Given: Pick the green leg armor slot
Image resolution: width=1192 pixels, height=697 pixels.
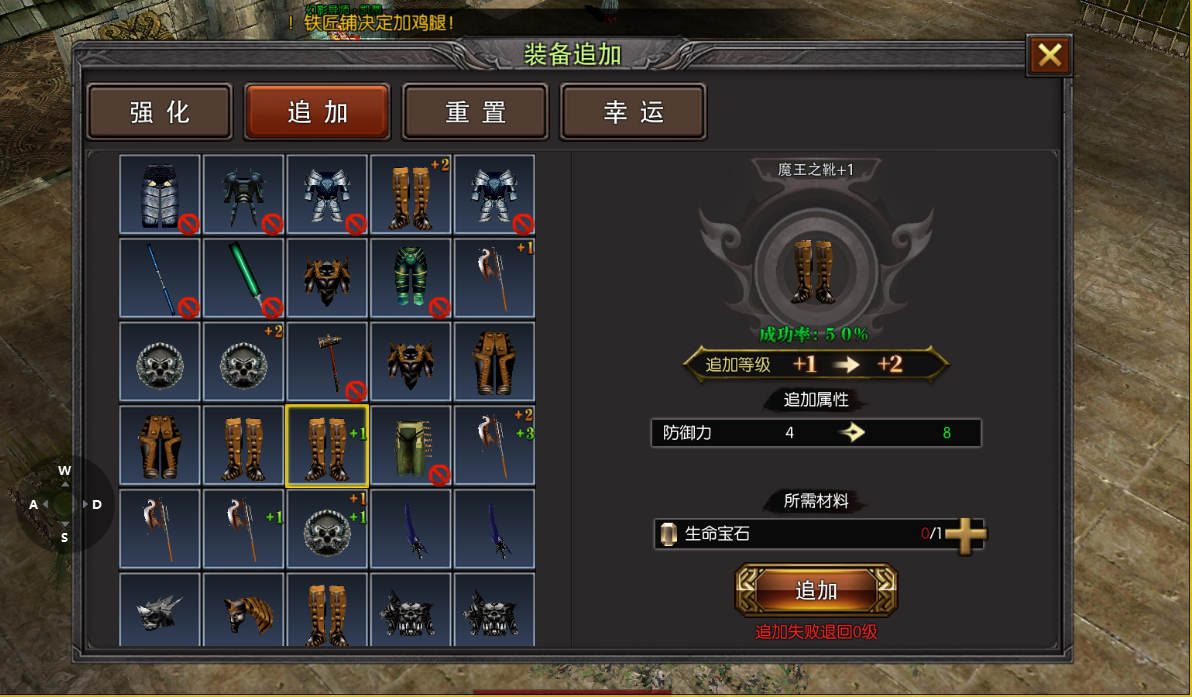Looking at the screenshot, I should [x=411, y=278].
